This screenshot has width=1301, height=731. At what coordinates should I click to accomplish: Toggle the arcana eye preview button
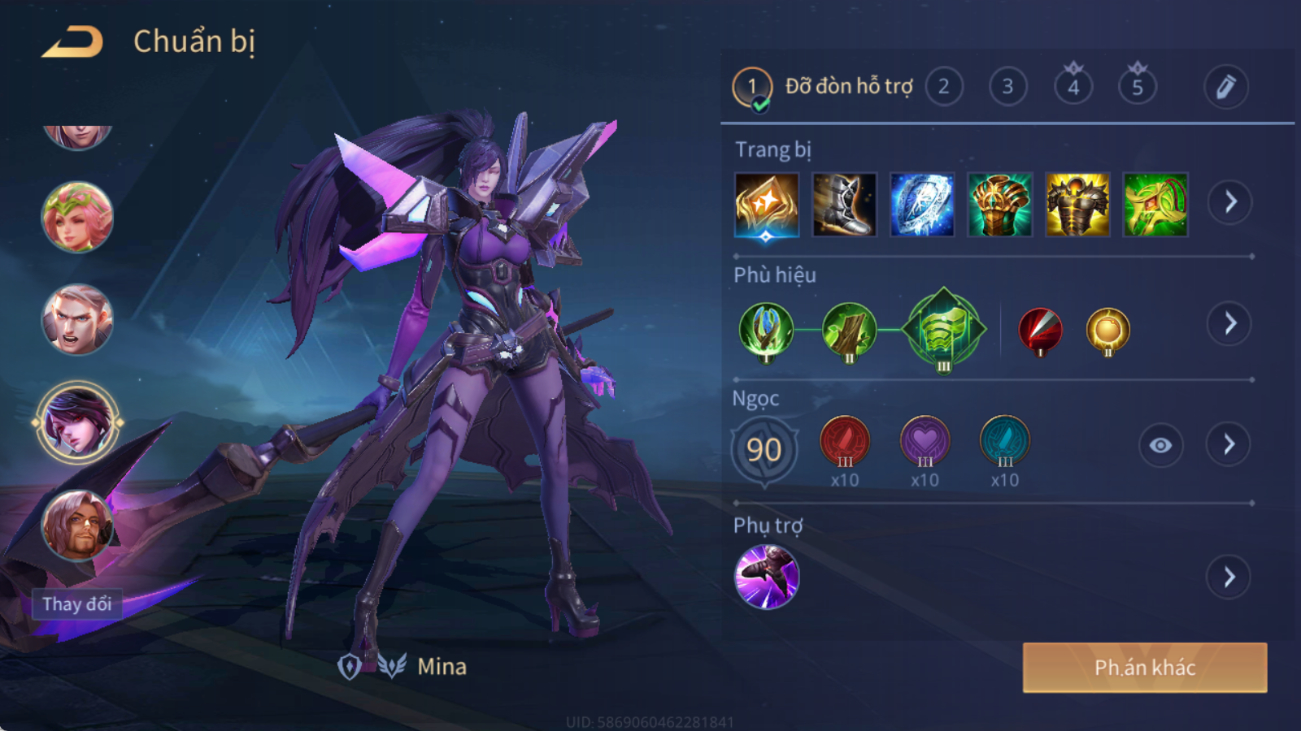[1160, 445]
